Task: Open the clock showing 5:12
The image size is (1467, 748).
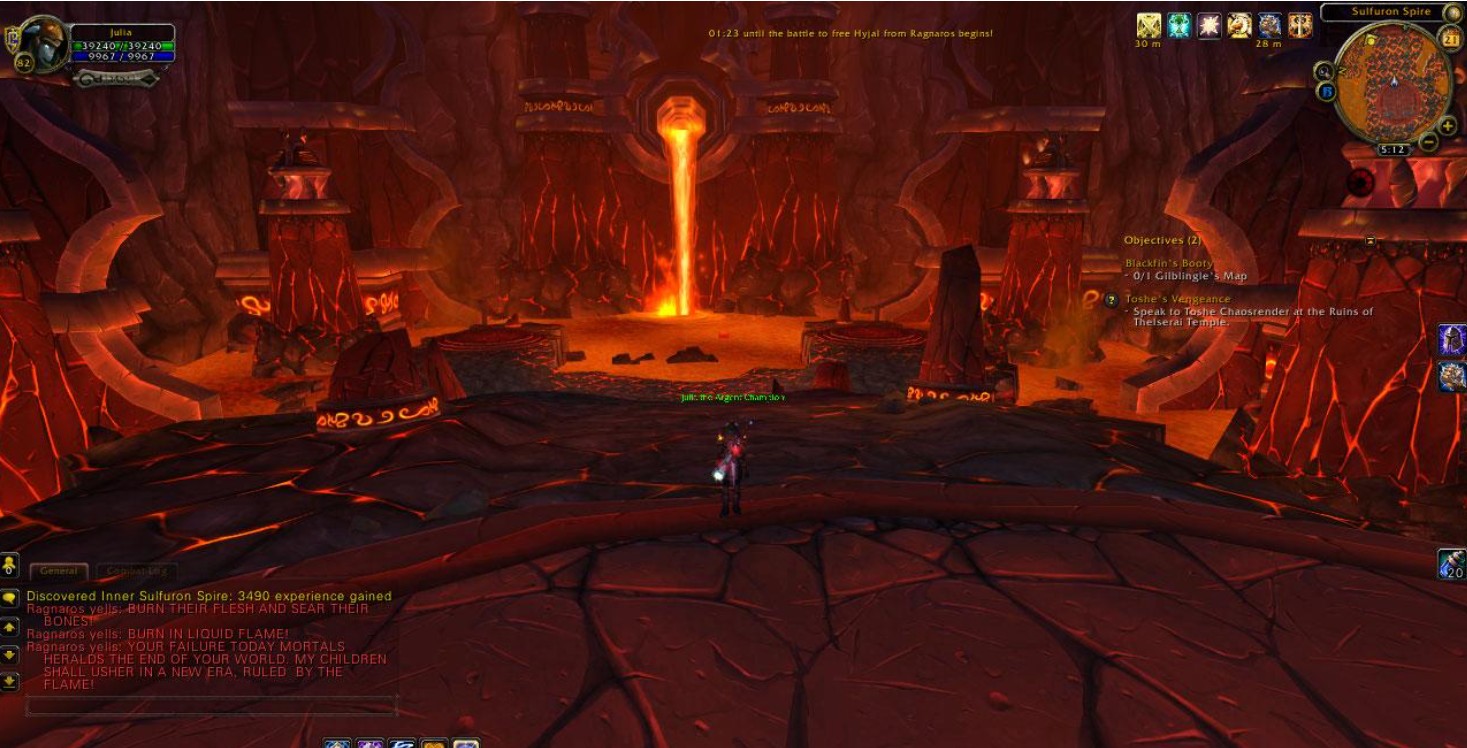Action: (1393, 150)
